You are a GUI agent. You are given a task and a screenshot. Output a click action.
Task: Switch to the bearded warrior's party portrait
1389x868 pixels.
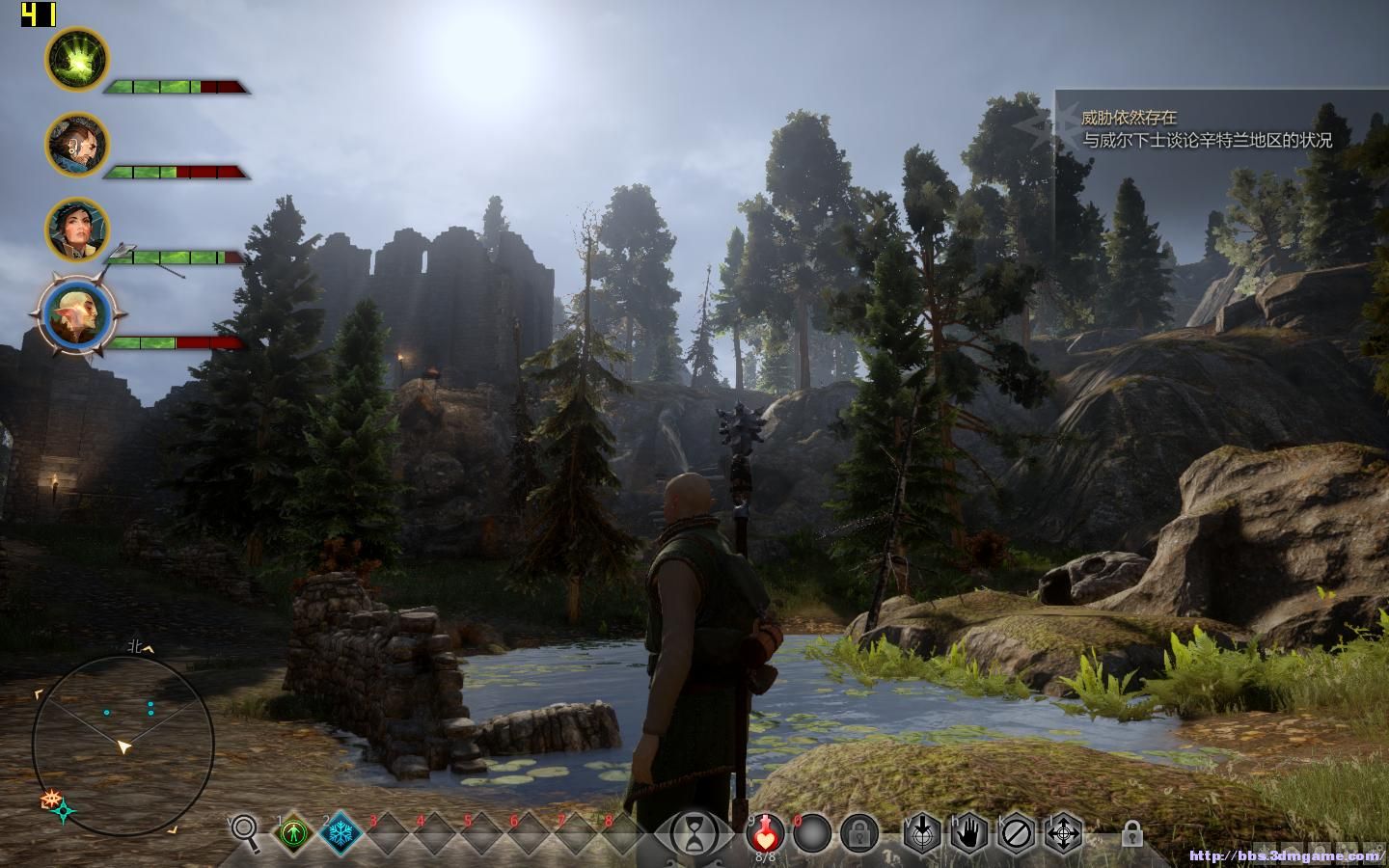click(77, 144)
